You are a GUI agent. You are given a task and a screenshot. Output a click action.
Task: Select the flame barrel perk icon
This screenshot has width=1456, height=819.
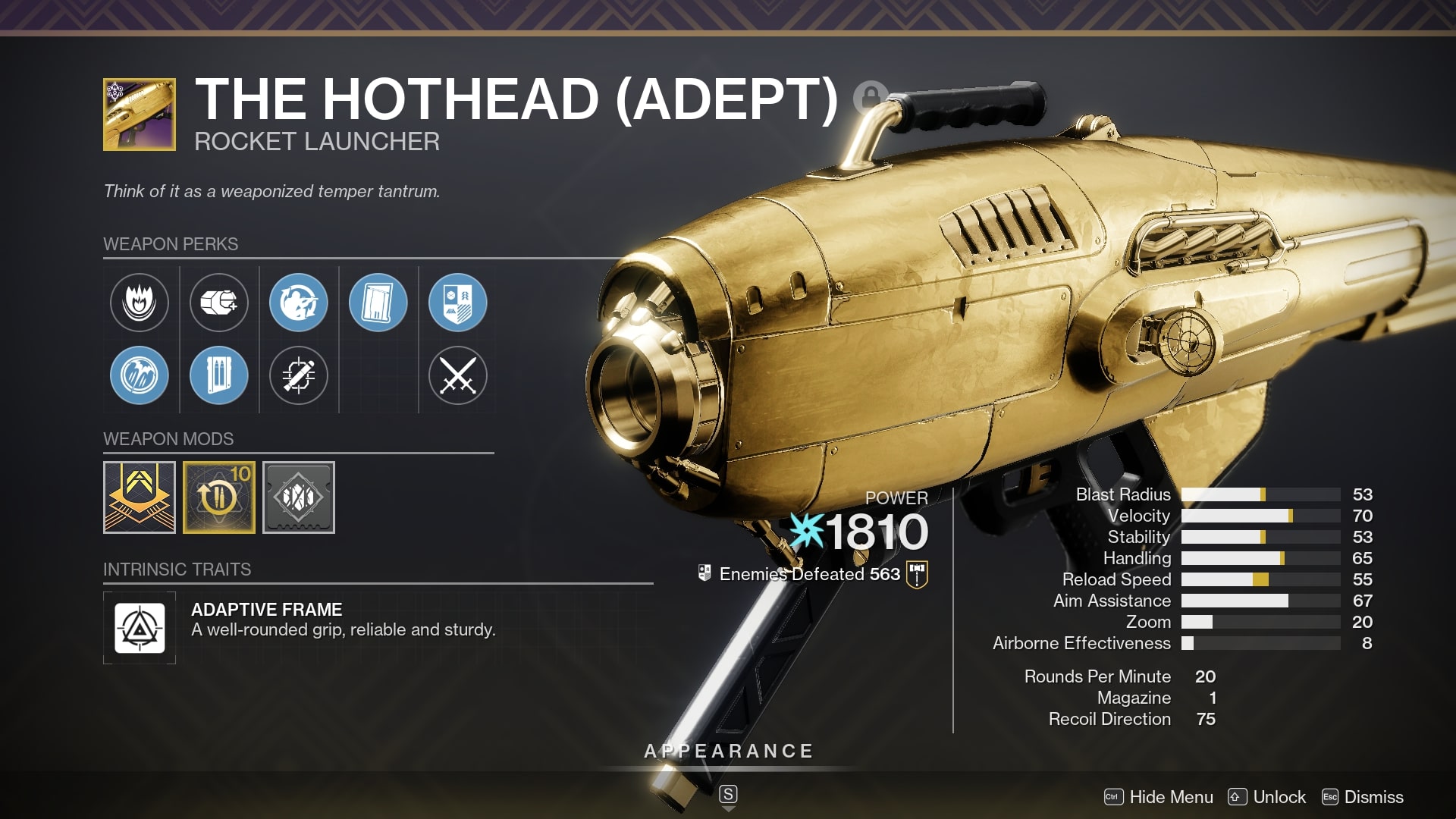pyautogui.click(x=140, y=302)
